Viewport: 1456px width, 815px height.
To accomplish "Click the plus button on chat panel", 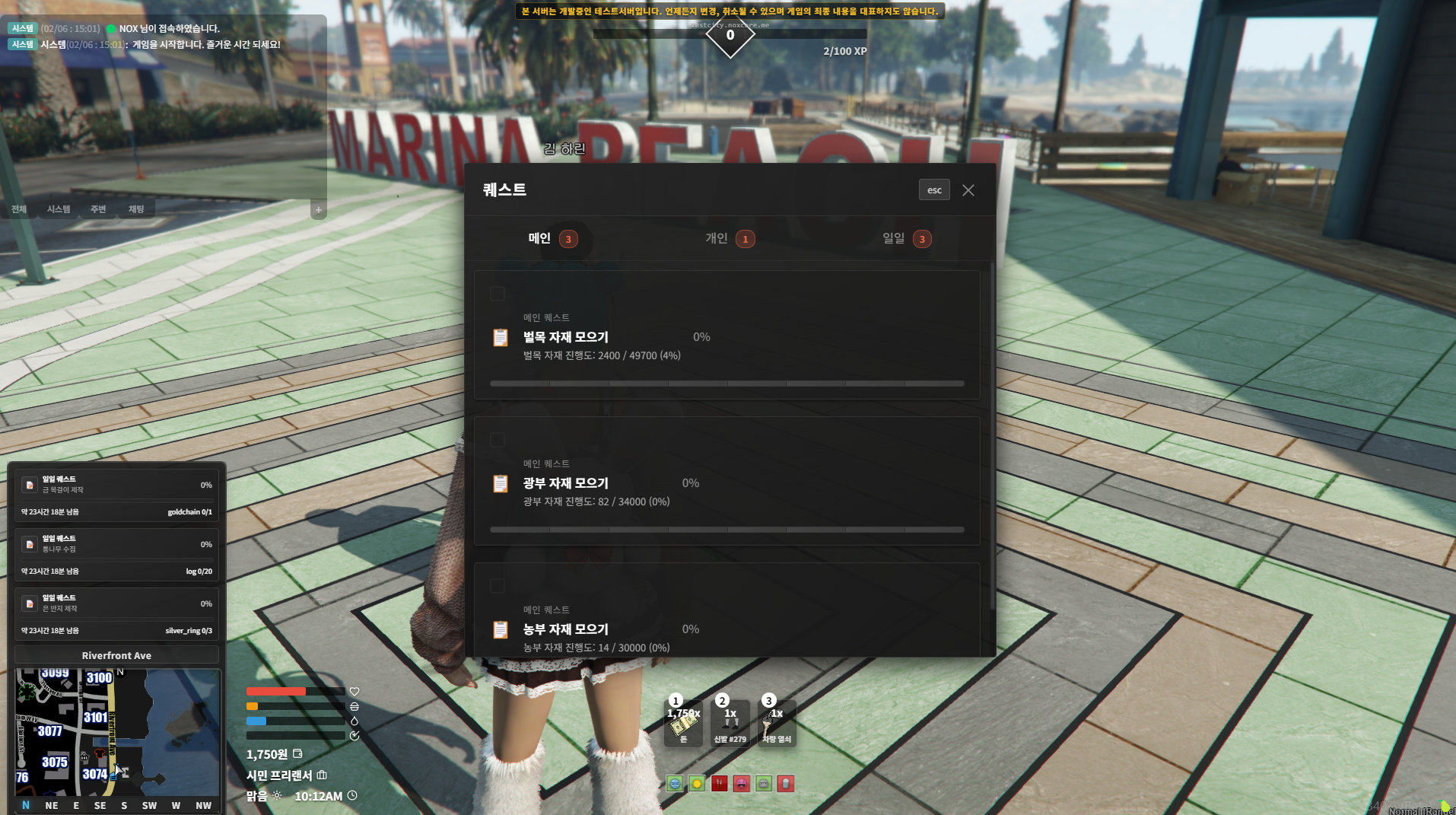I will point(319,210).
